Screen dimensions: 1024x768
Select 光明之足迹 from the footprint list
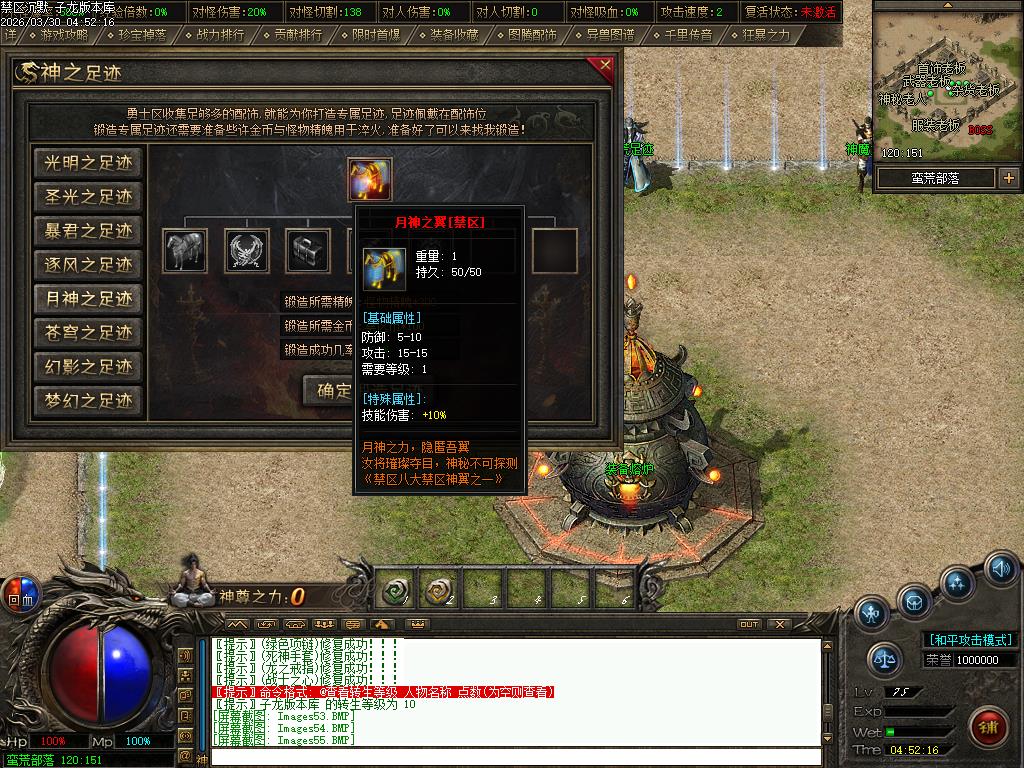(88, 163)
